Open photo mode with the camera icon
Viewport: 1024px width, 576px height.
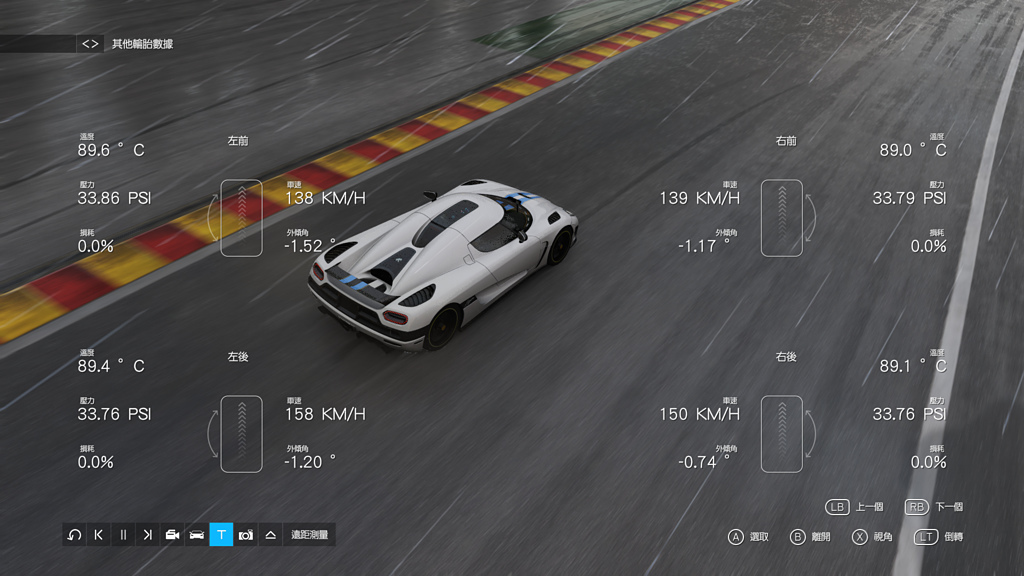point(246,535)
